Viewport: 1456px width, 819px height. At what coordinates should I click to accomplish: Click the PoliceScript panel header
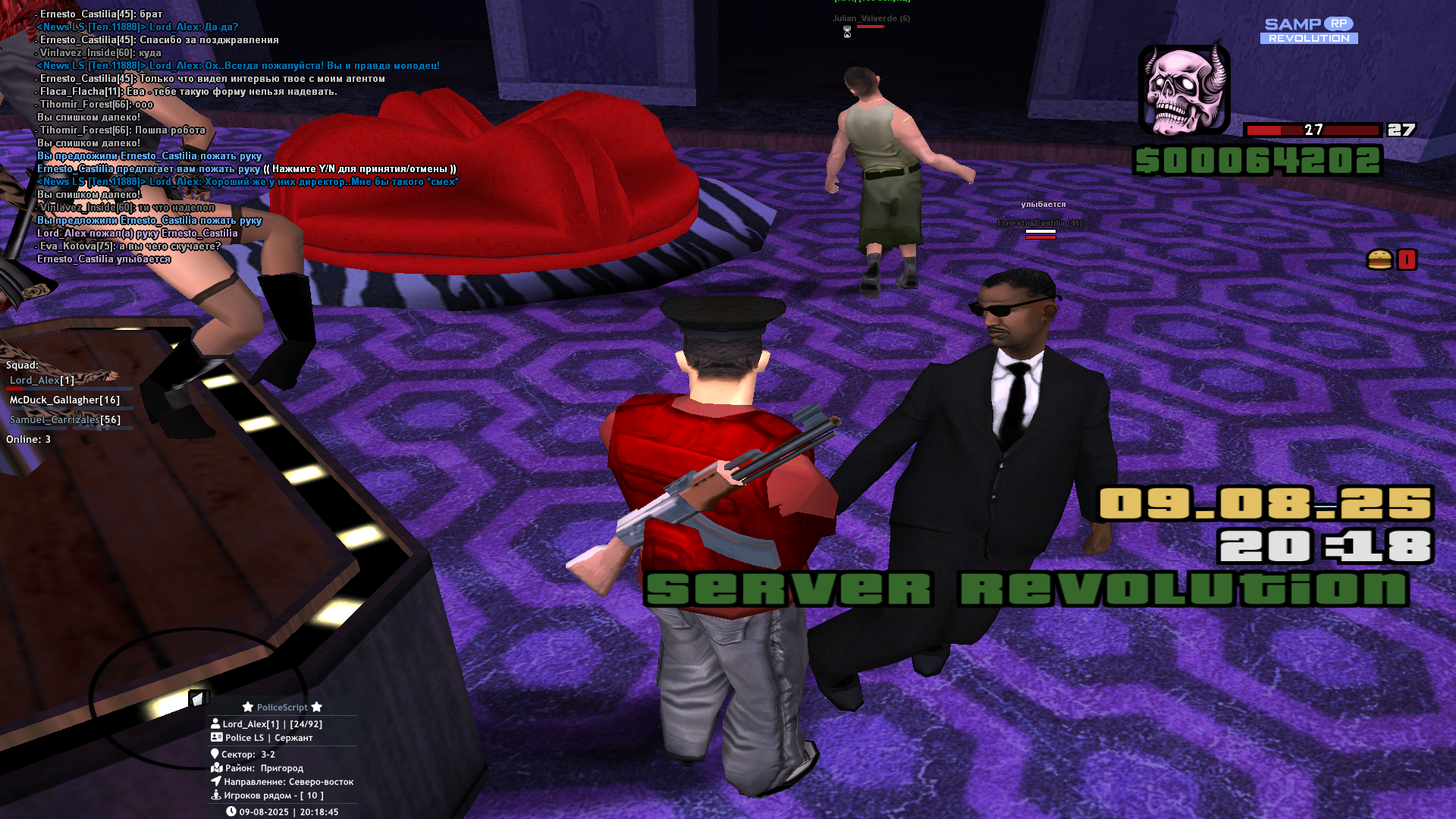click(282, 707)
